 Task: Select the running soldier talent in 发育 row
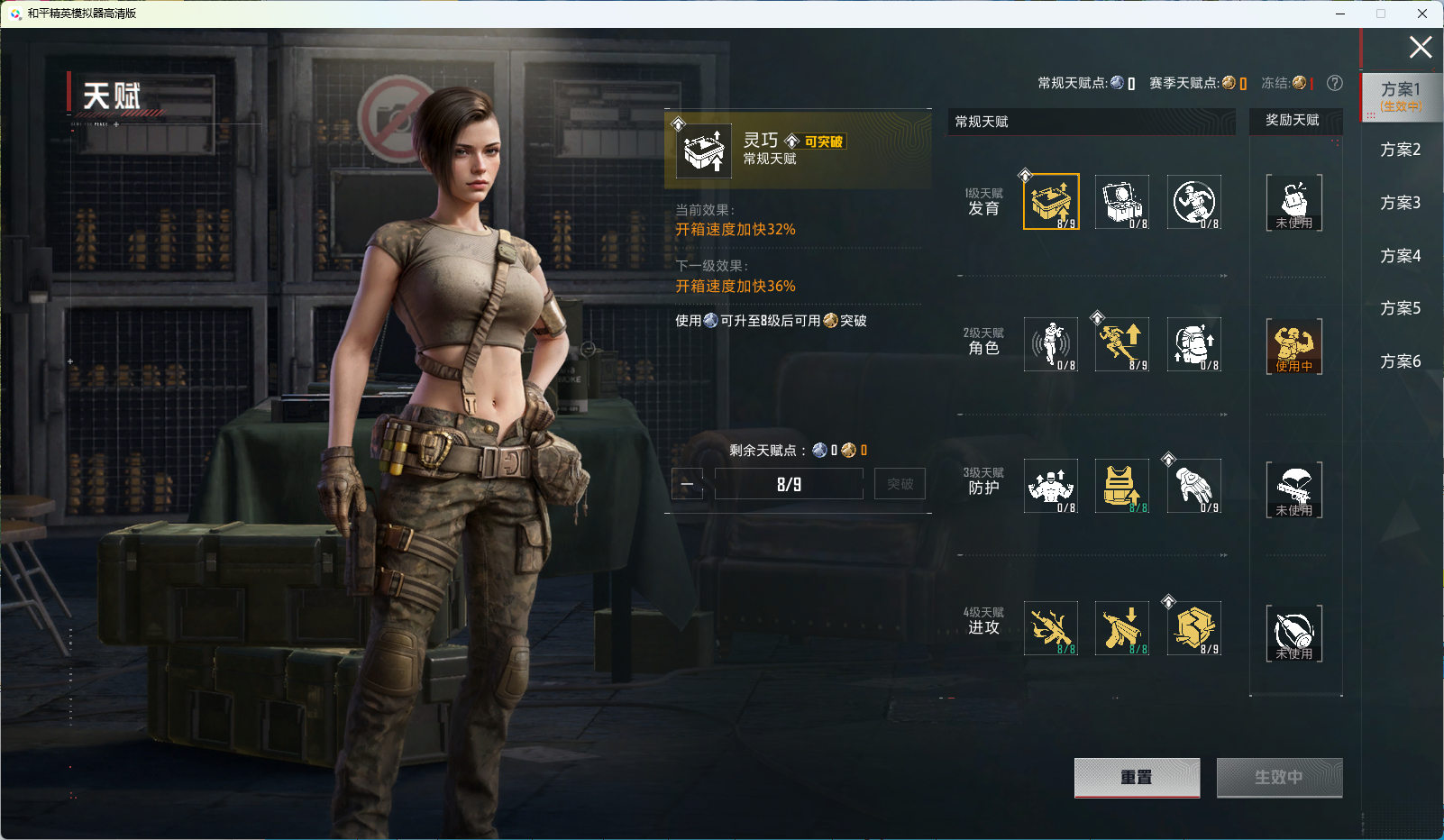tap(1193, 202)
